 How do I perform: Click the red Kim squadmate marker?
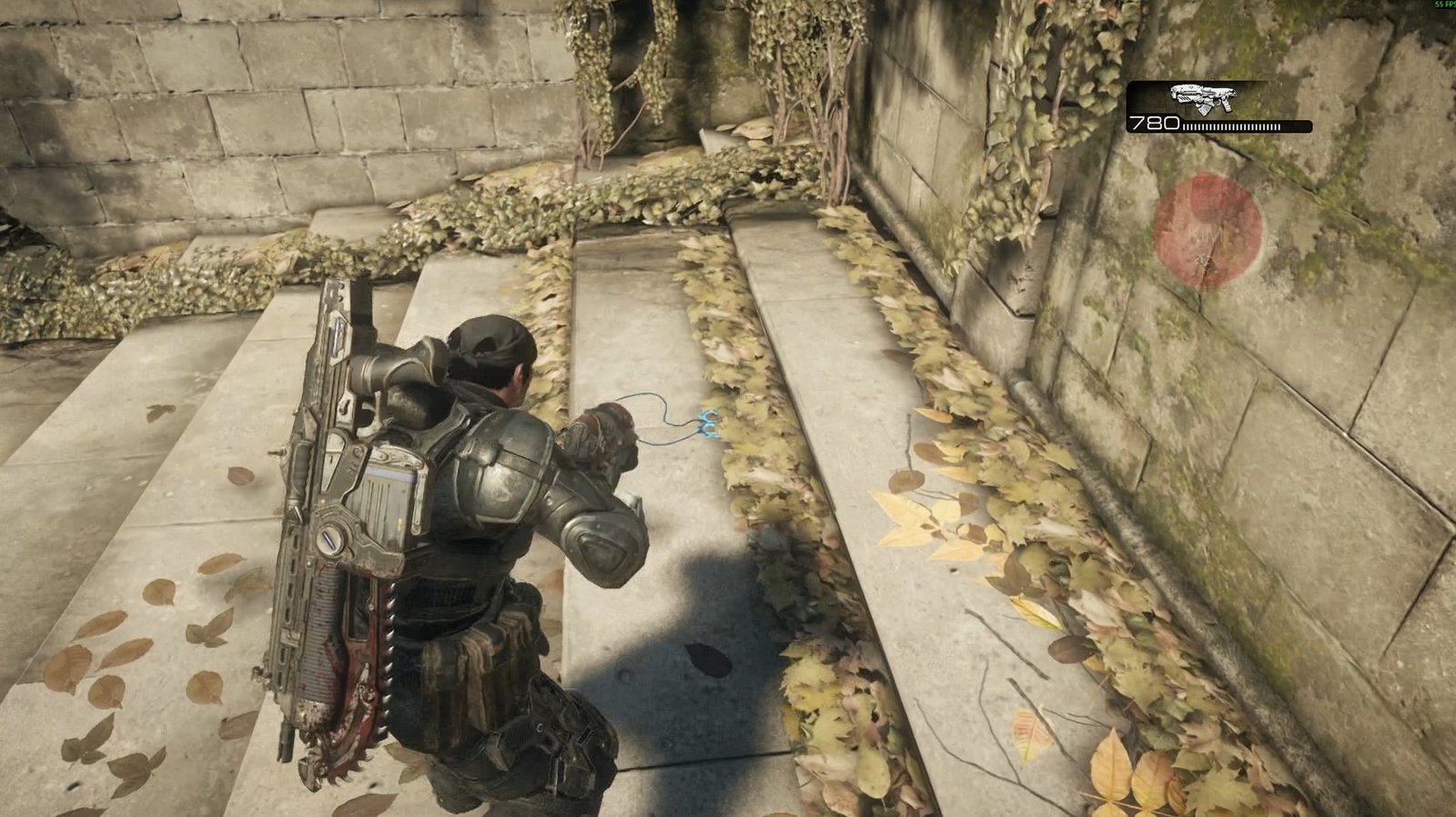coord(1208,229)
